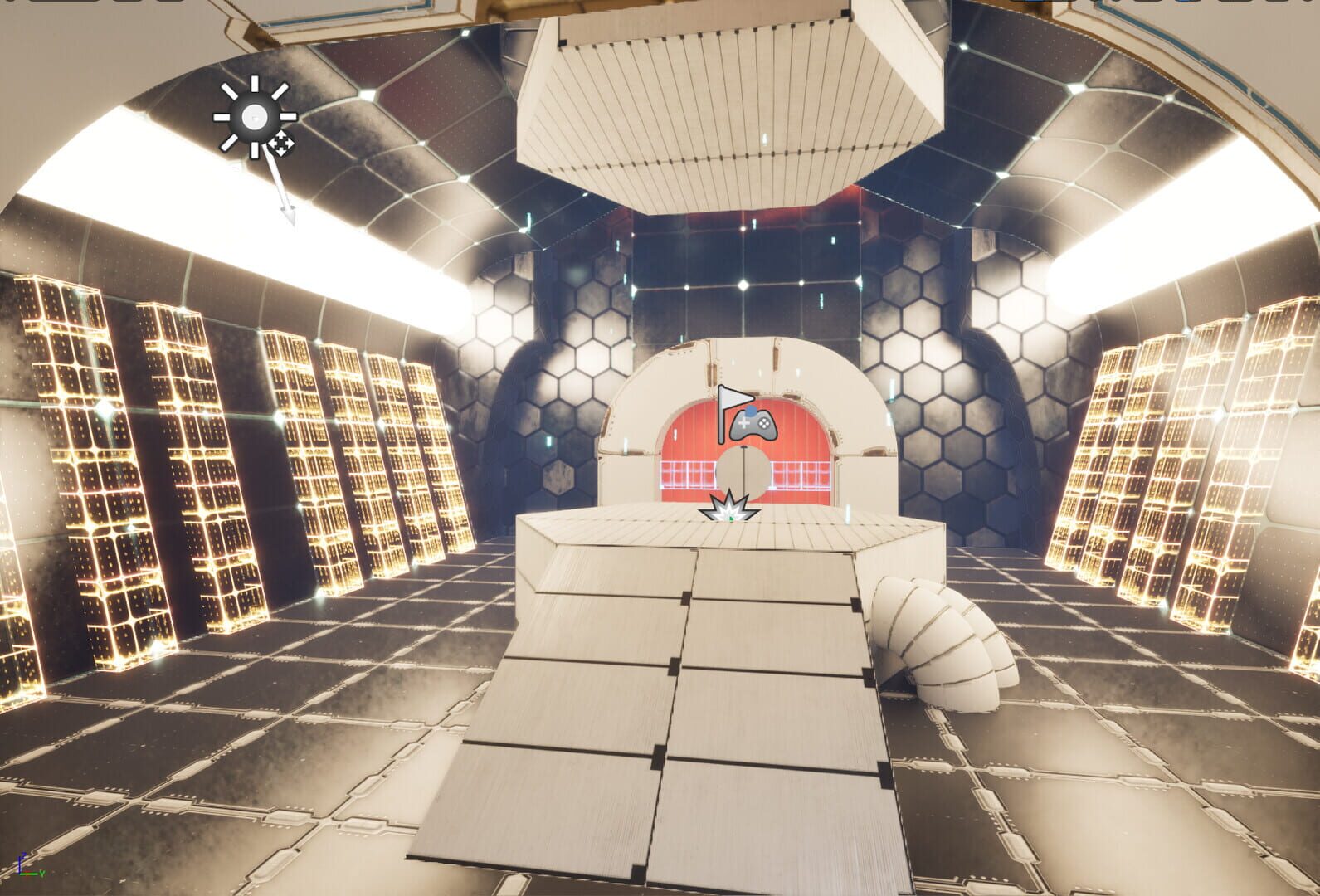This screenshot has width=1320, height=896.
Task: Click the green dot beneath the explosion marker
Action: click(x=731, y=519)
